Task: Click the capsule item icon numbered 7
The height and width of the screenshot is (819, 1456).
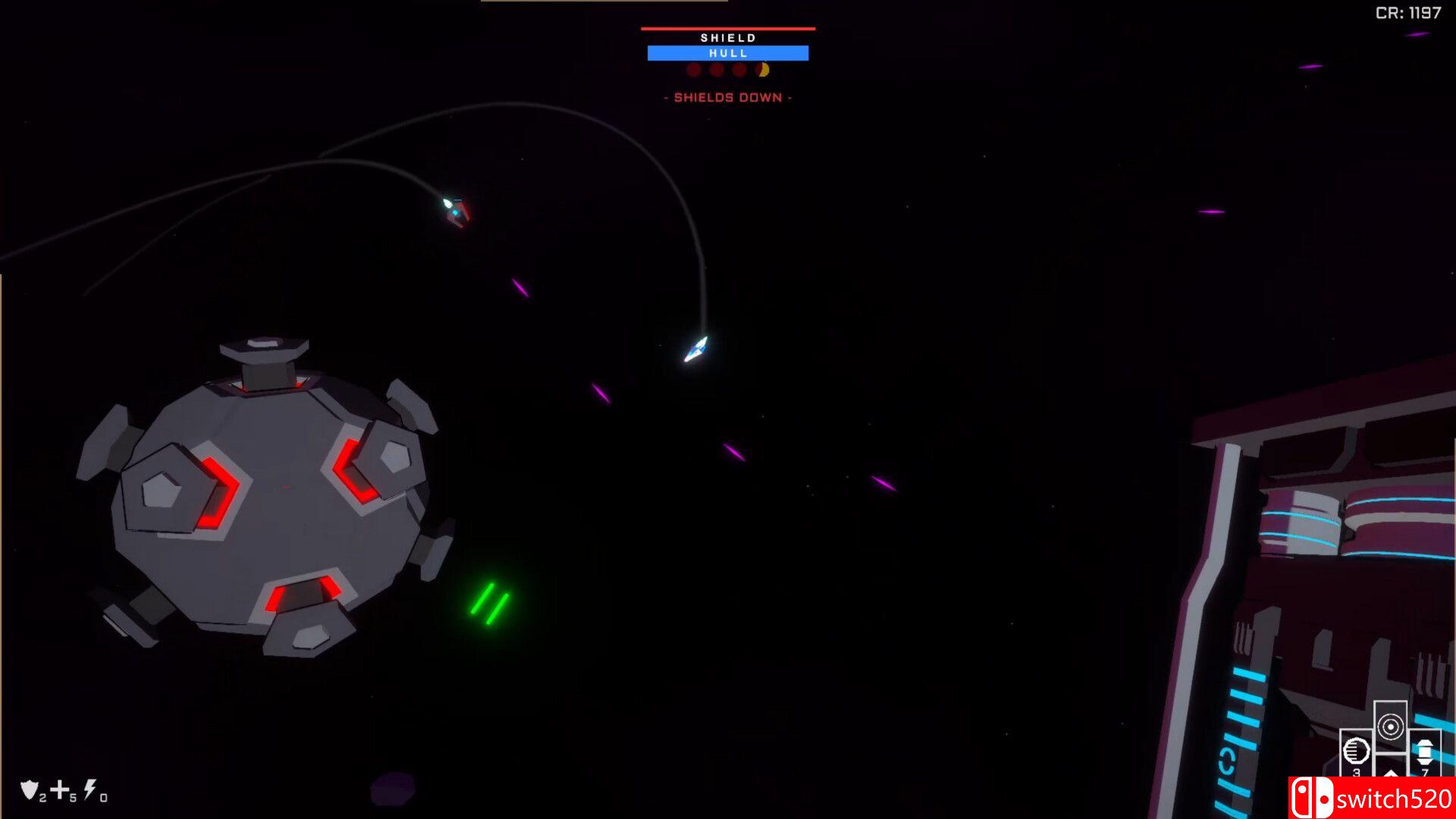Action: pos(1423,751)
